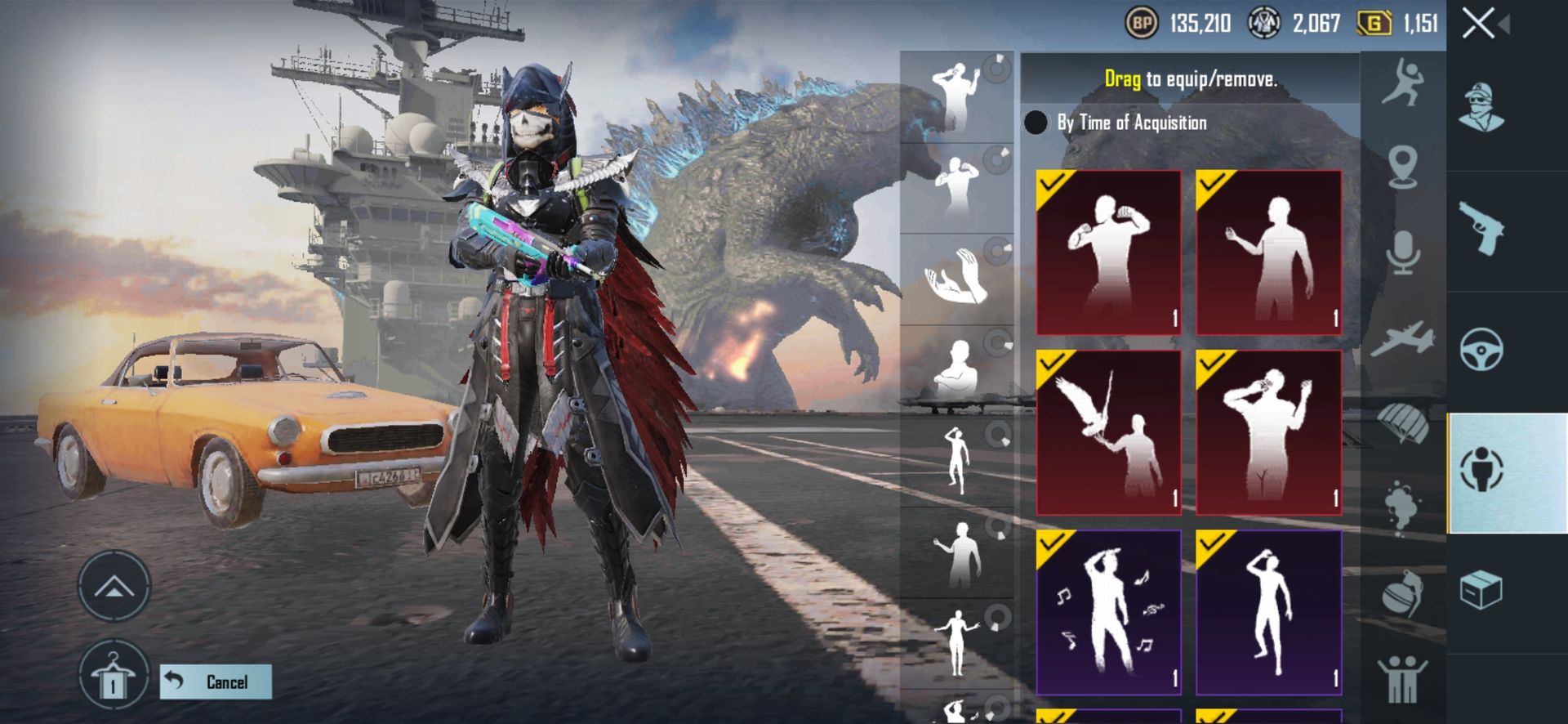Viewport: 1568px width, 724px height.
Task: Open the grenade subcategory
Action: pos(1403,593)
